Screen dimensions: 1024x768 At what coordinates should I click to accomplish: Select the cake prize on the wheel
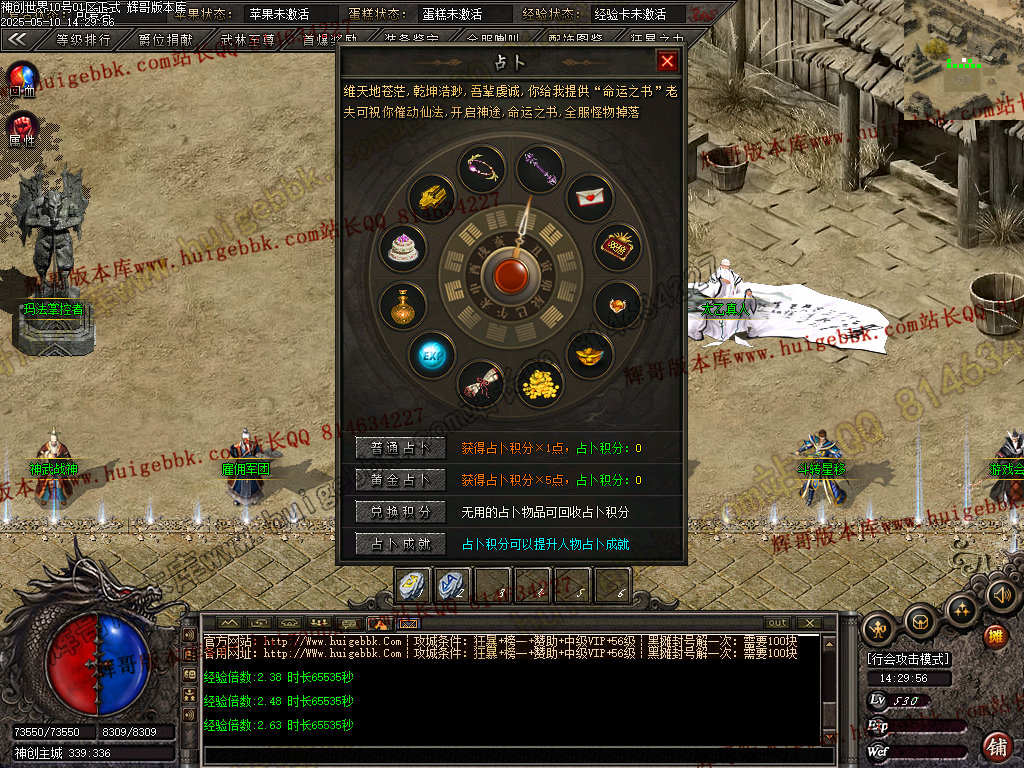click(x=403, y=248)
